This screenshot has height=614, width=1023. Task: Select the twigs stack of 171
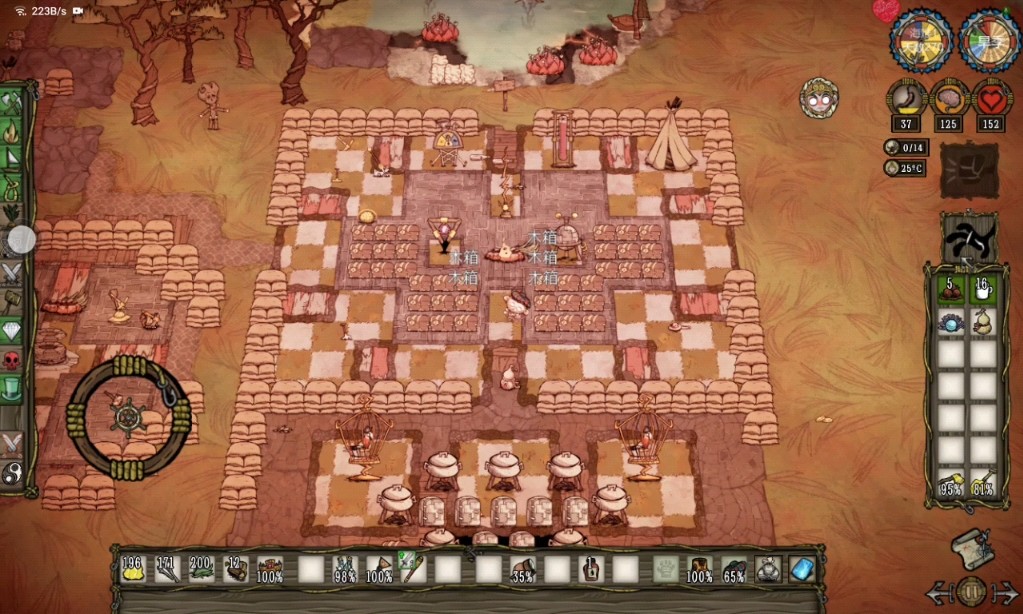point(167,569)
